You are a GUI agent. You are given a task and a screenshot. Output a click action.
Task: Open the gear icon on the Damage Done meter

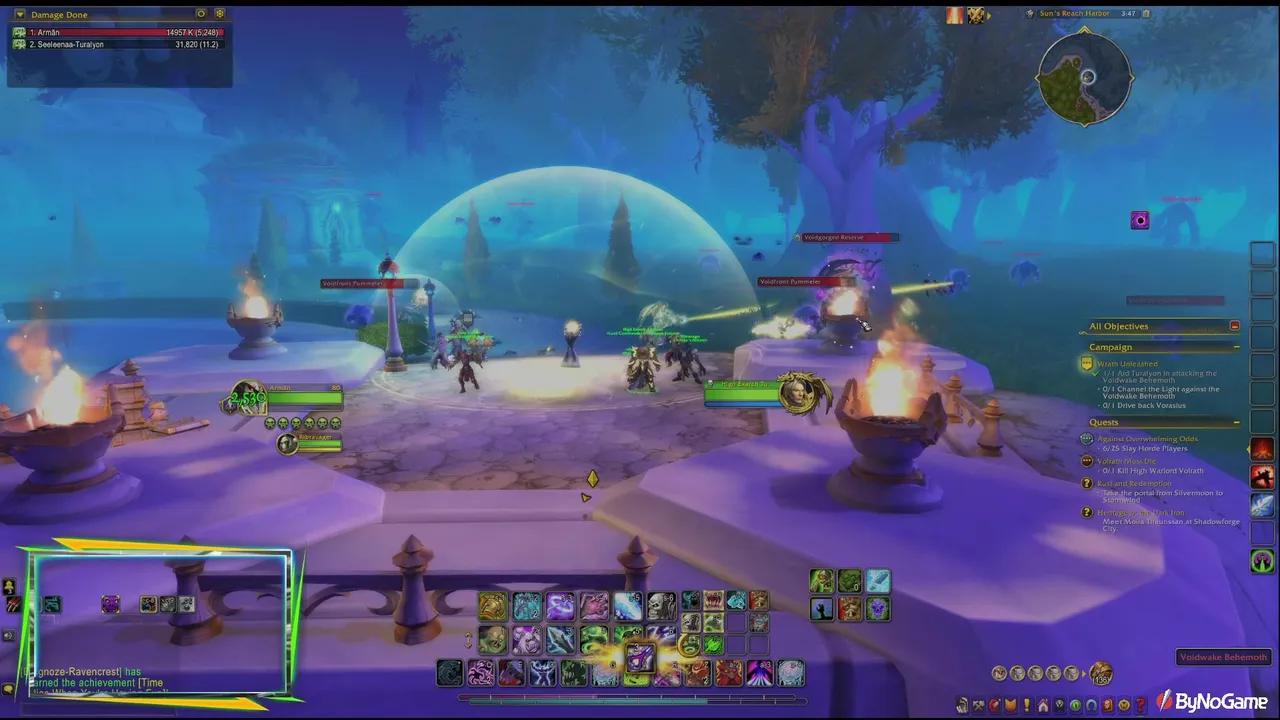[218, 14]
